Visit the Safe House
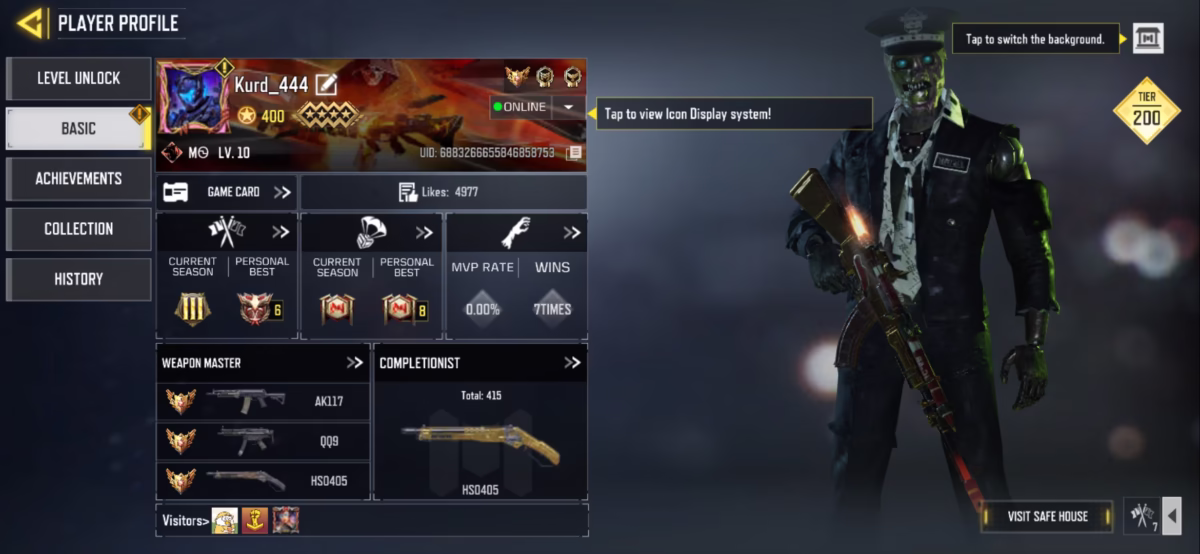1200x554 pixels. [1047, 516]
